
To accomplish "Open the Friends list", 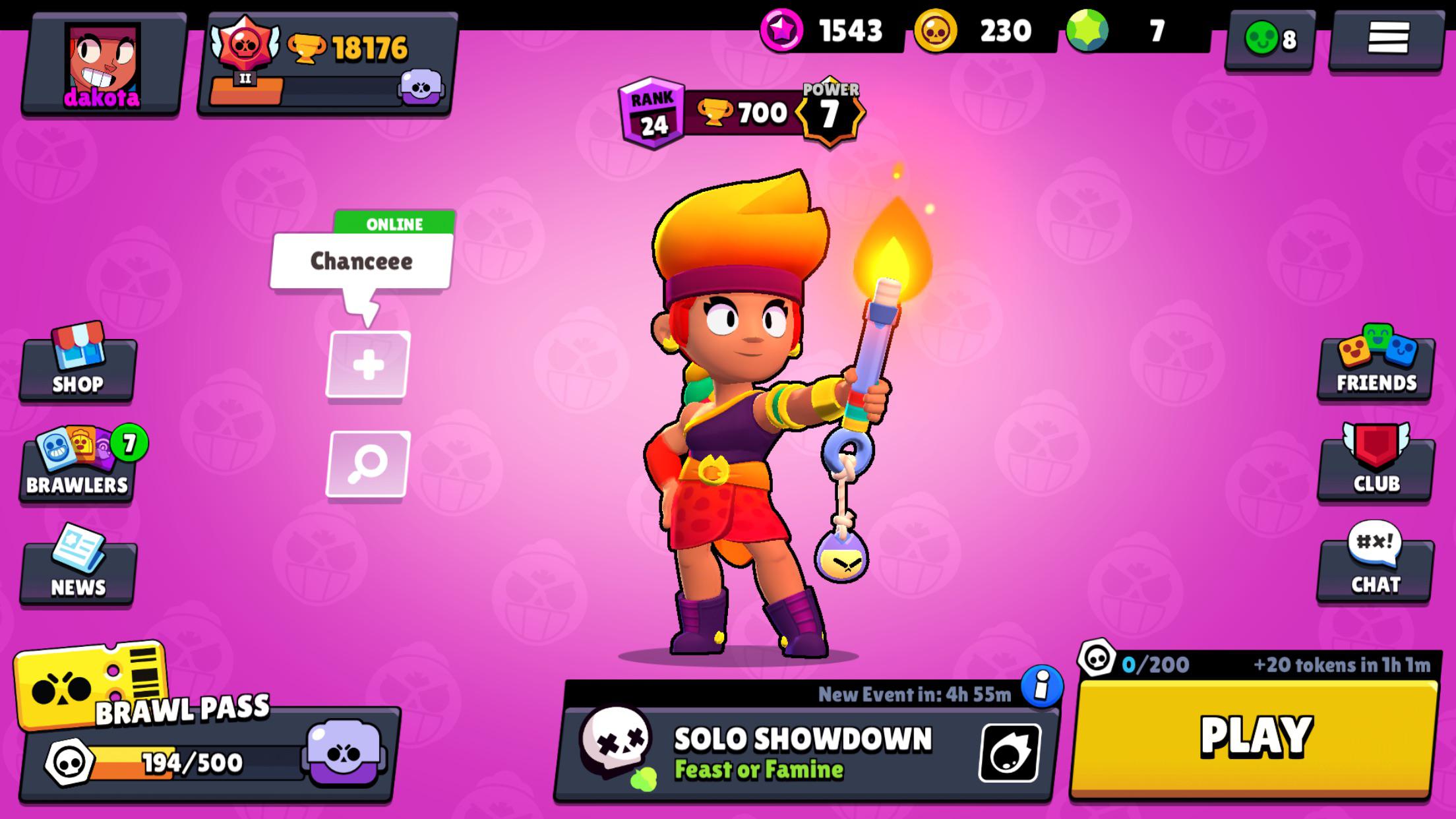I will pyautogui.click(x=1375, y=369).
